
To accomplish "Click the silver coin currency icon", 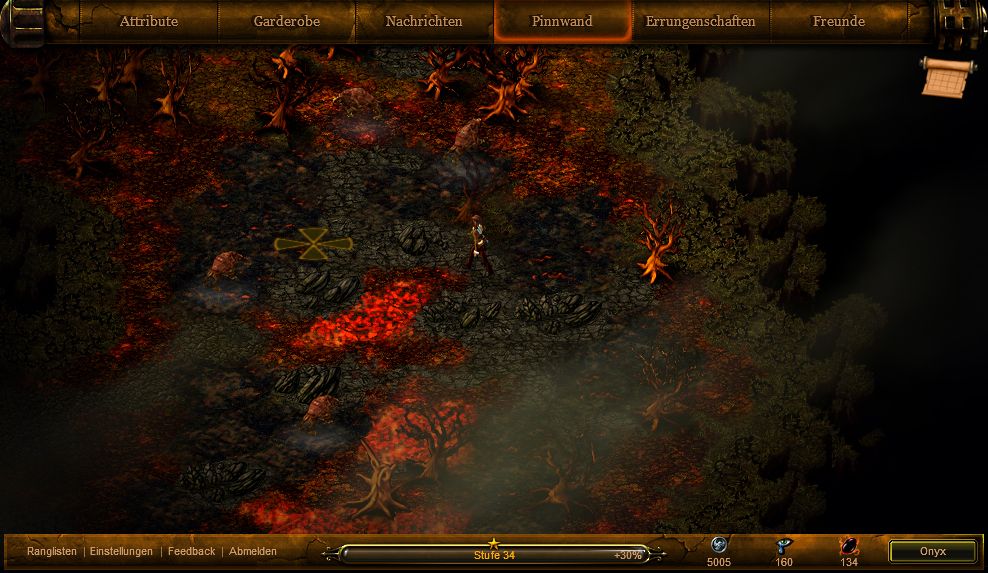I will (x=718, y=546).
